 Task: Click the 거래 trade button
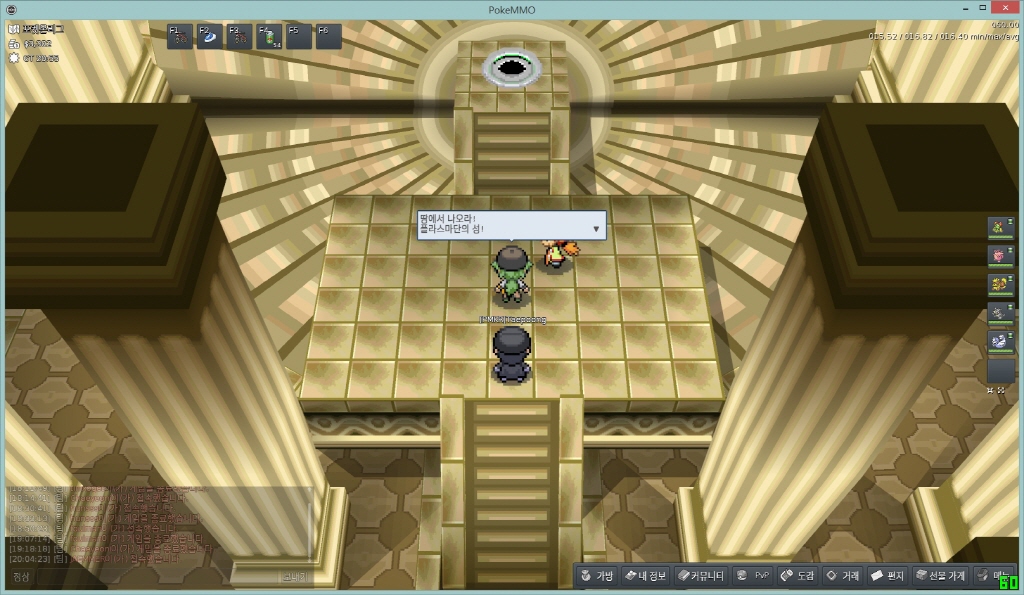(x=842, y=576)
